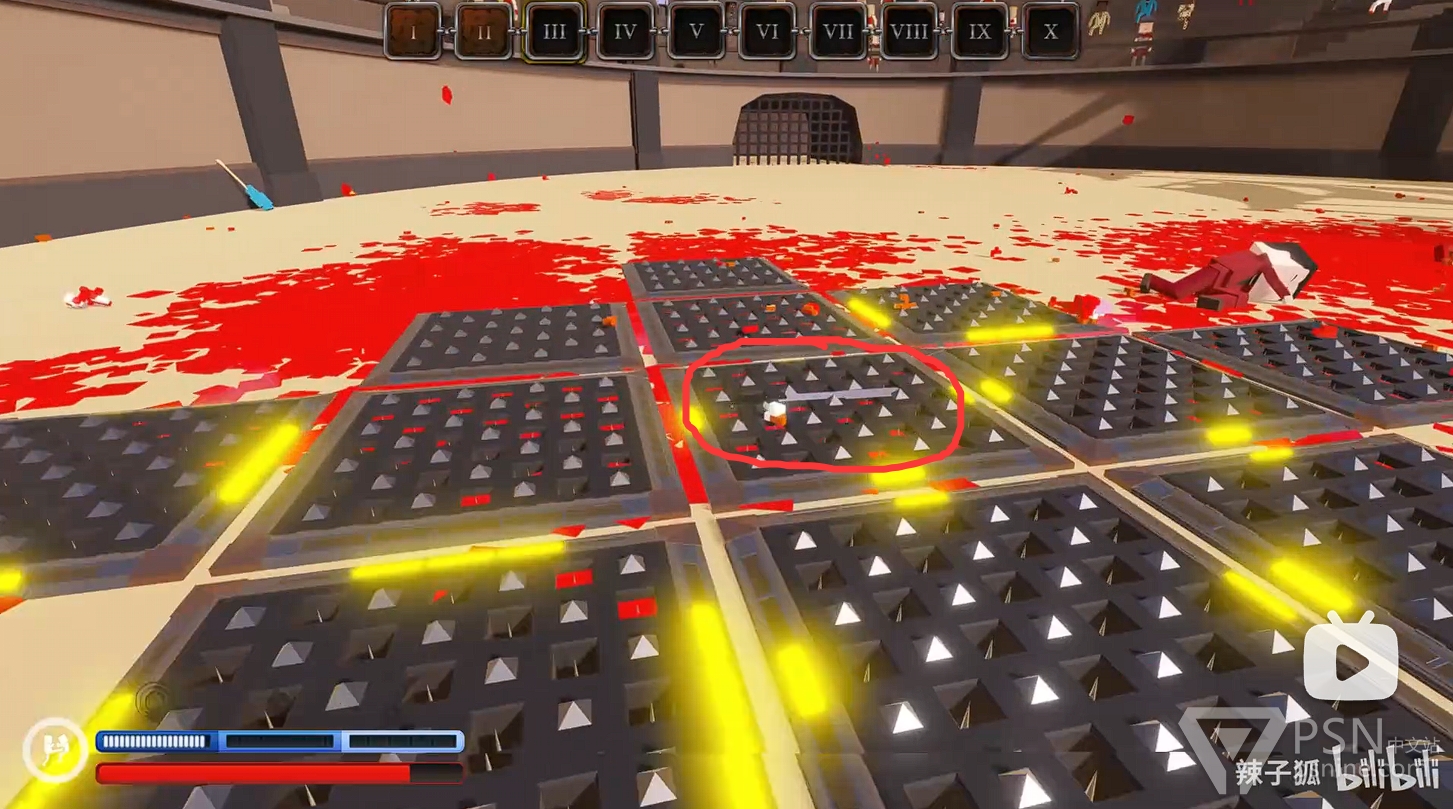Click the round VI tile
1453x809 pixels.
[767, 31]
